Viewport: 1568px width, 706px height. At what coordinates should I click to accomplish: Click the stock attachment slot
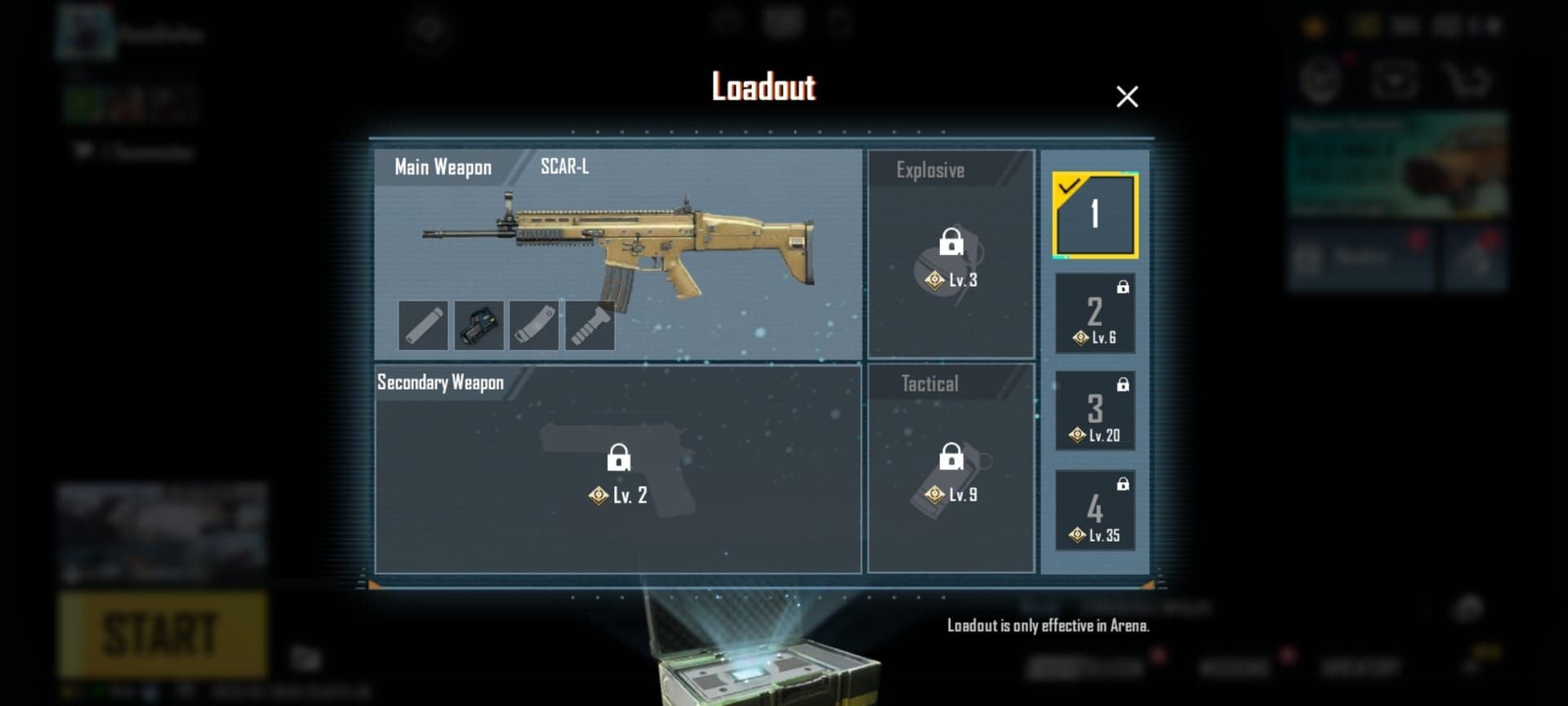pos(533,324)
